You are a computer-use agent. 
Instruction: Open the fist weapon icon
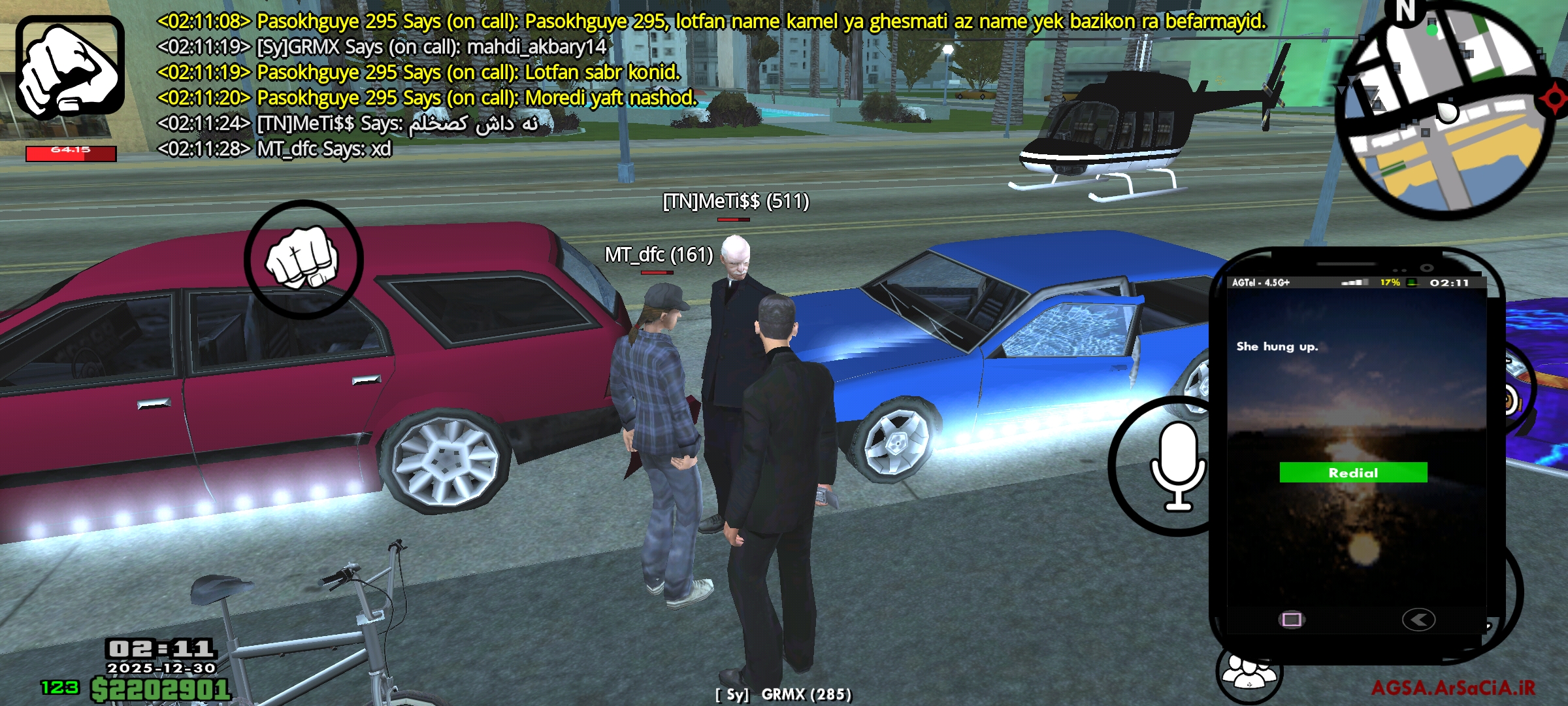pos(70,68)
